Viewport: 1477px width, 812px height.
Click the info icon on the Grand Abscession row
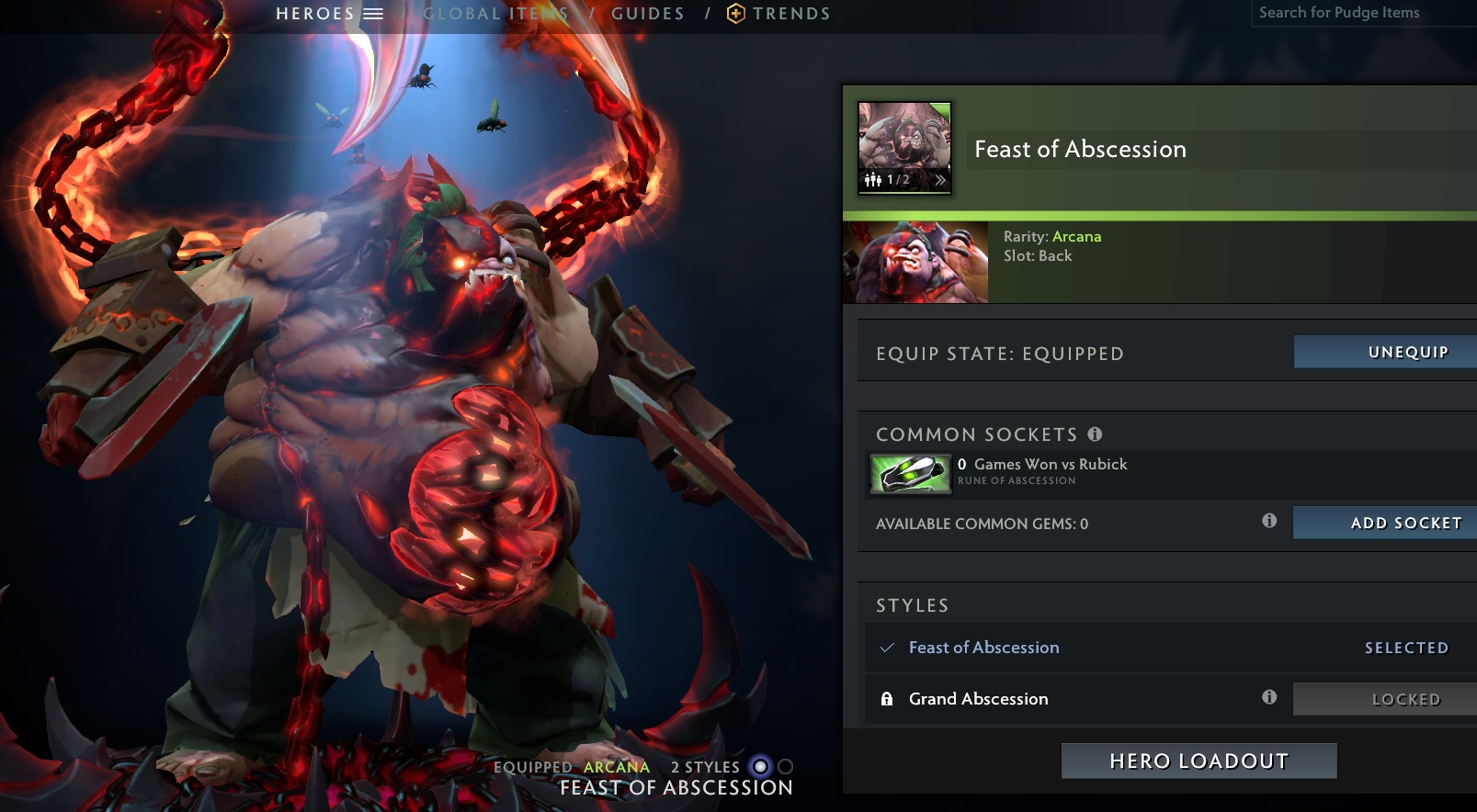click(x=1269, y=696)
